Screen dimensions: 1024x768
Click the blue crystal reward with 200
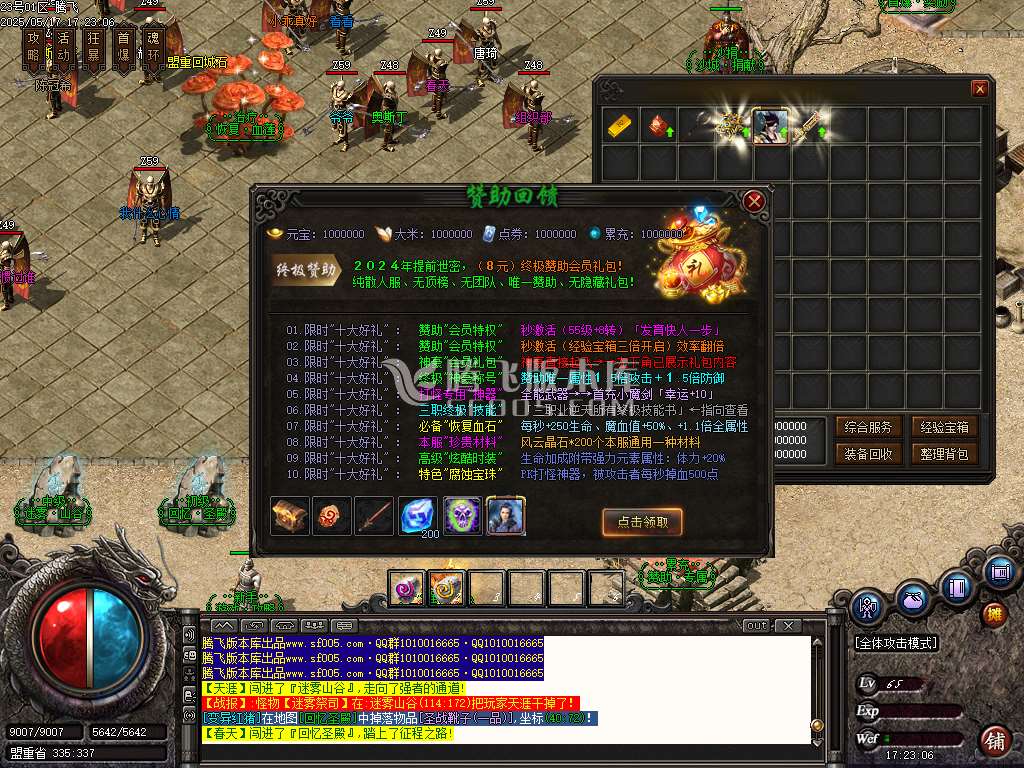[x=419, y=516]
